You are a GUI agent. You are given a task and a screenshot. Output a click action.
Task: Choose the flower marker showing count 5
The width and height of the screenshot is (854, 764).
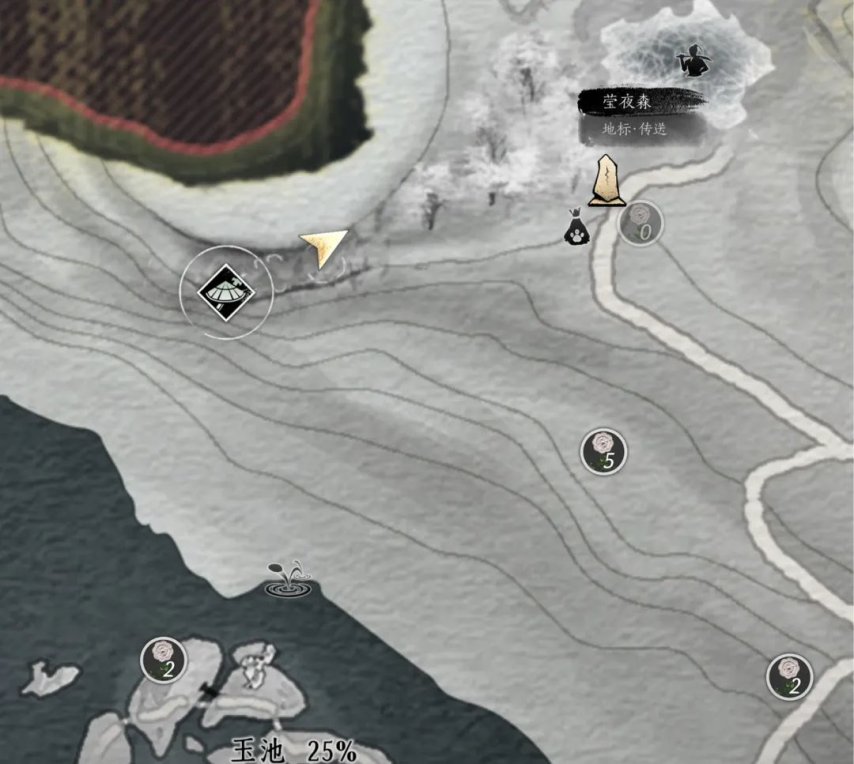(x=604, y=452)
